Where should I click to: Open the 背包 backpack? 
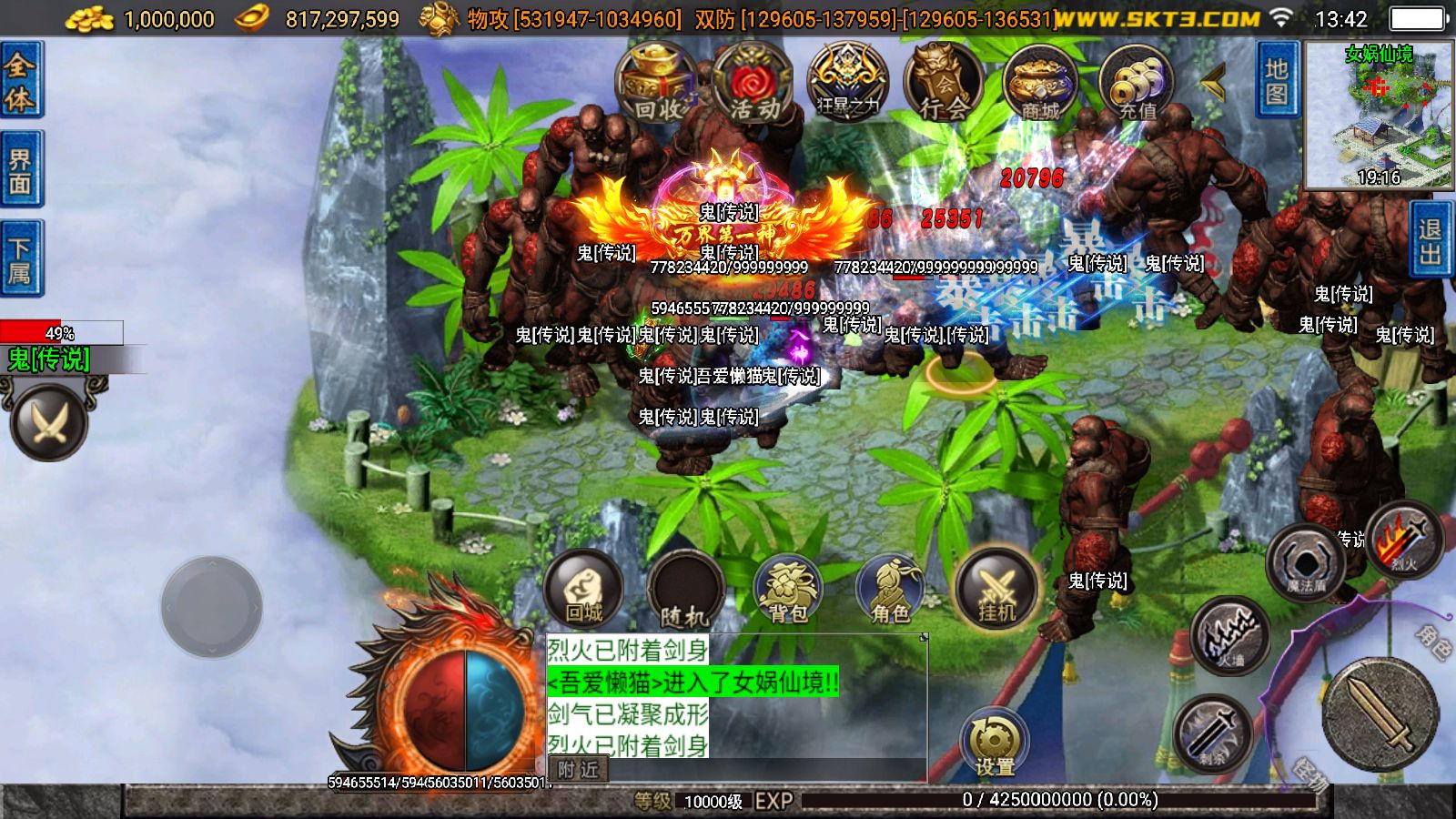[791, 590]
